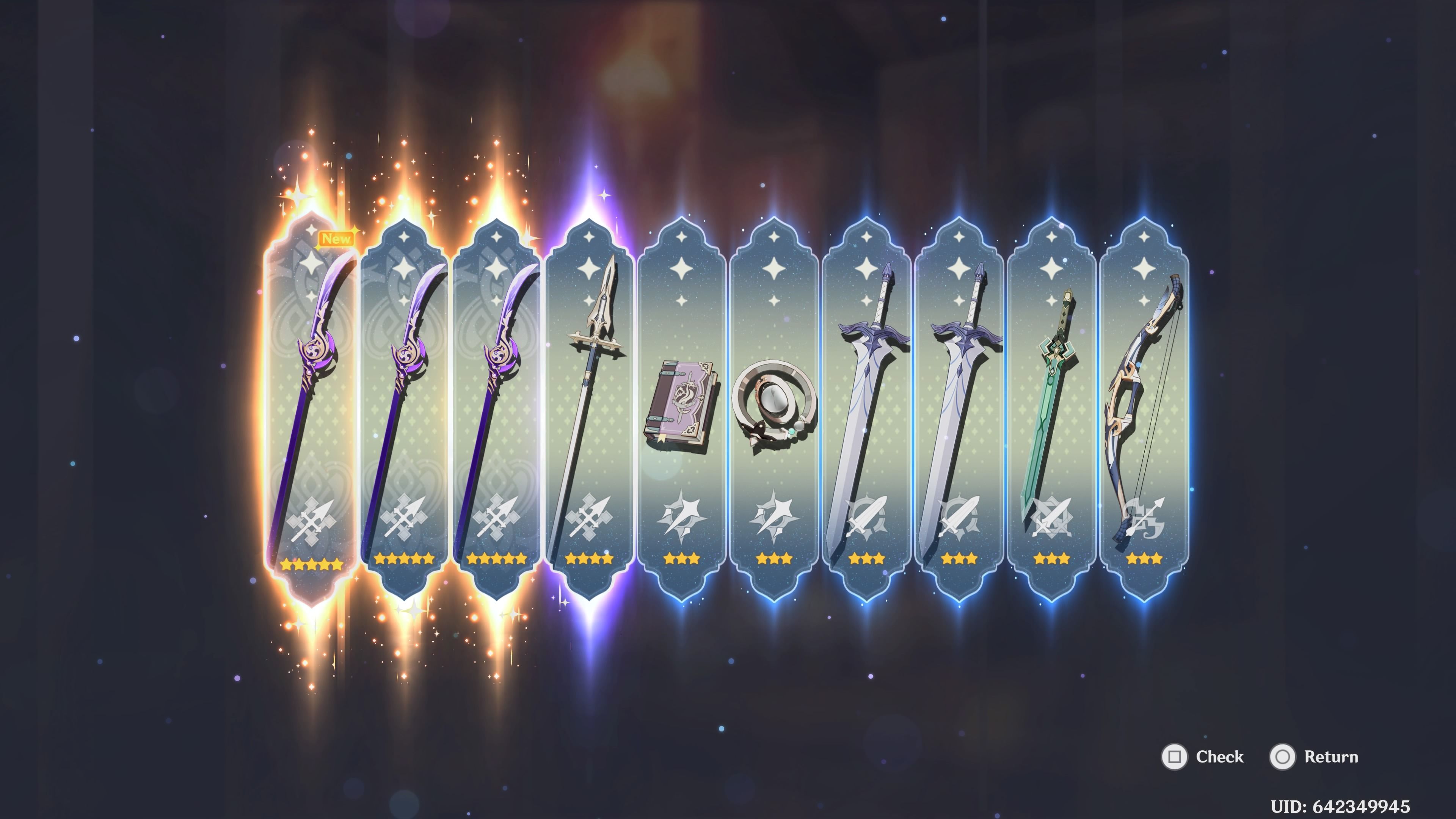Select the purple book catalyst card
The width and height of the screenshot is (1456, 819).
pos(681,407)
